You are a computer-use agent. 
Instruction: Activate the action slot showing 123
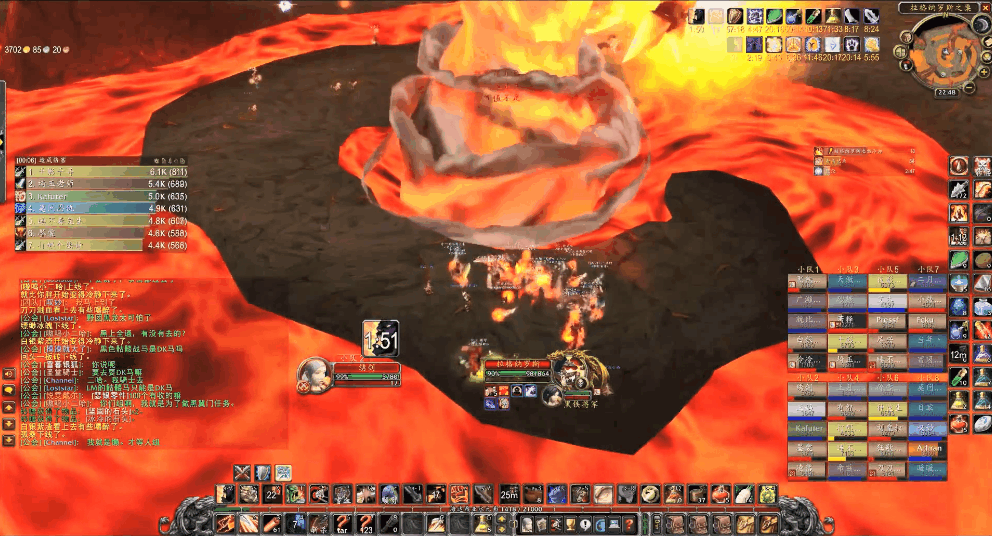(366, 523)
